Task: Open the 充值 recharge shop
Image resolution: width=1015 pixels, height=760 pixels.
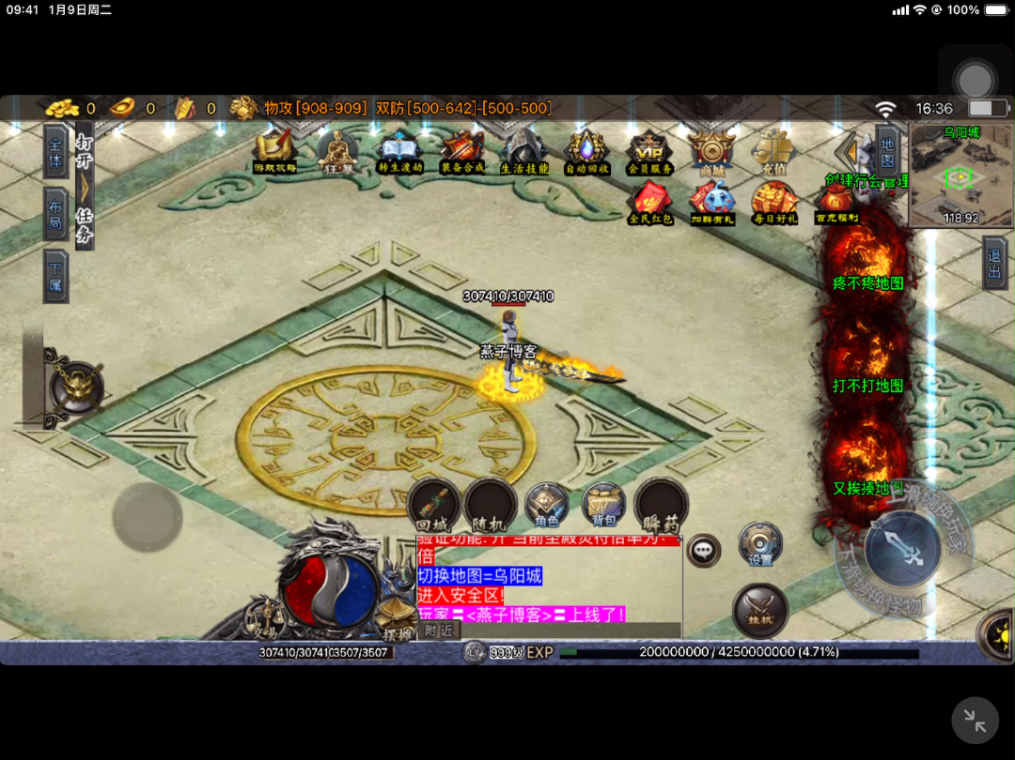Action: (773, 151)
